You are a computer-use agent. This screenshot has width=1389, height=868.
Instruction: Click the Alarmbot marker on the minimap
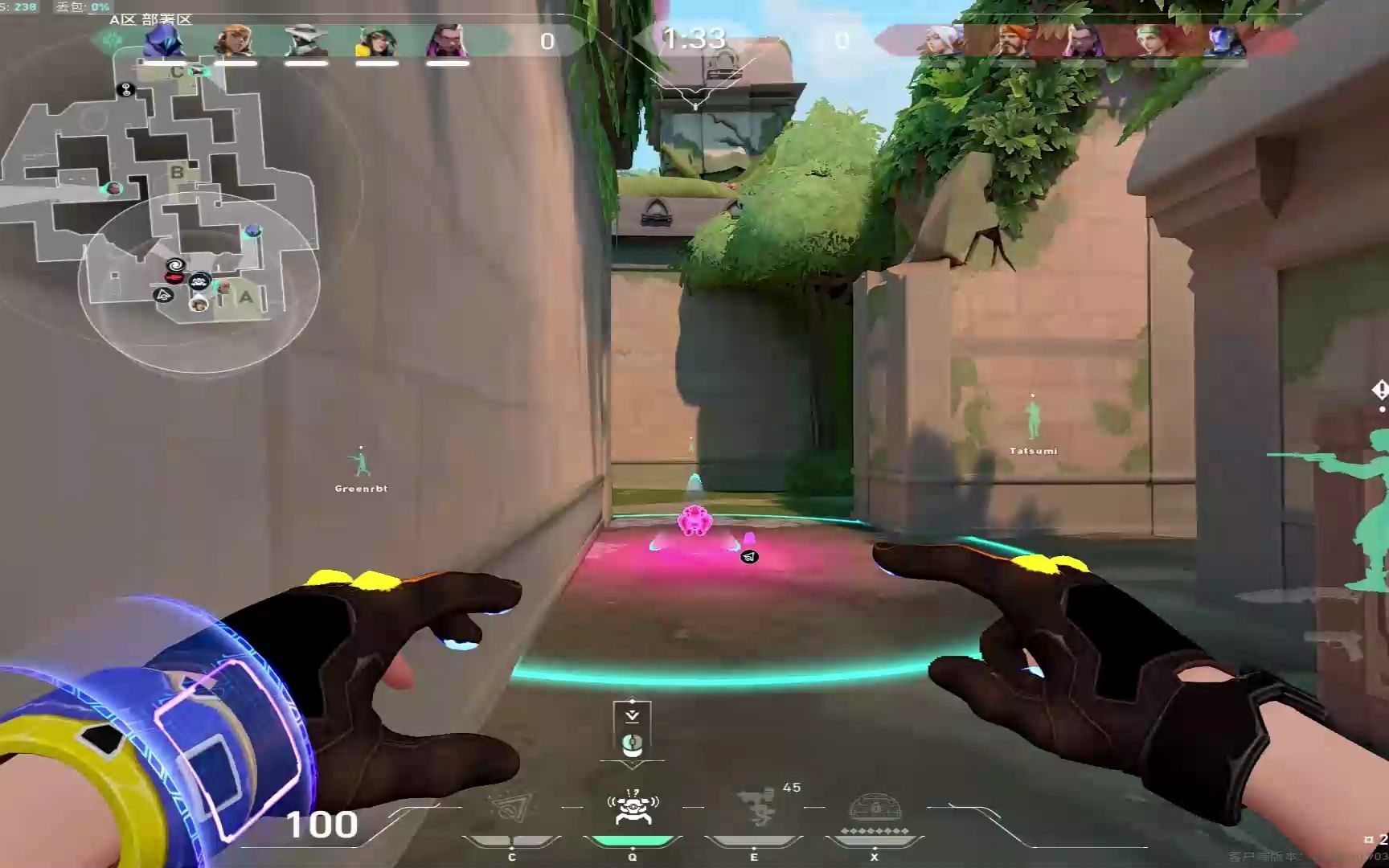click(199, 281)
